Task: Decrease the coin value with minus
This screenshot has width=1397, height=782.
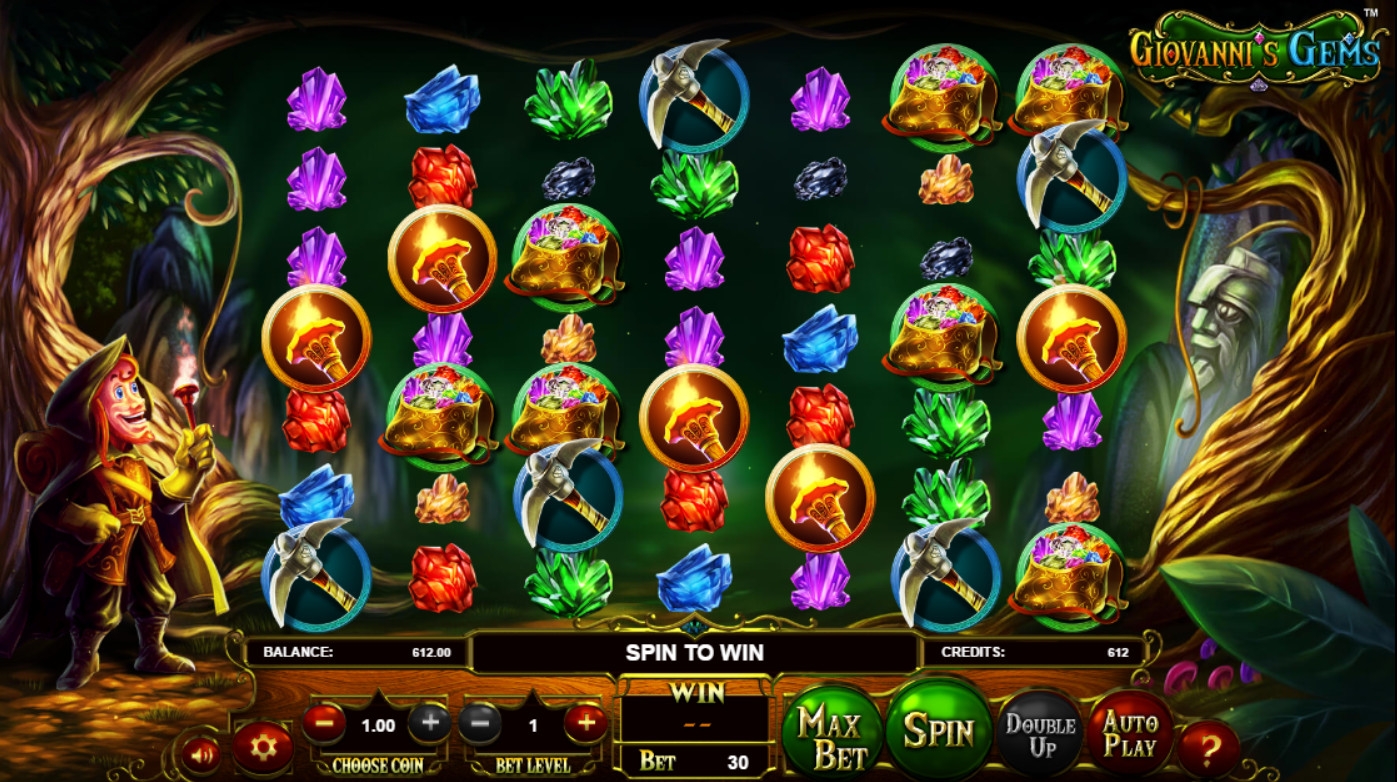Action: 324,722
